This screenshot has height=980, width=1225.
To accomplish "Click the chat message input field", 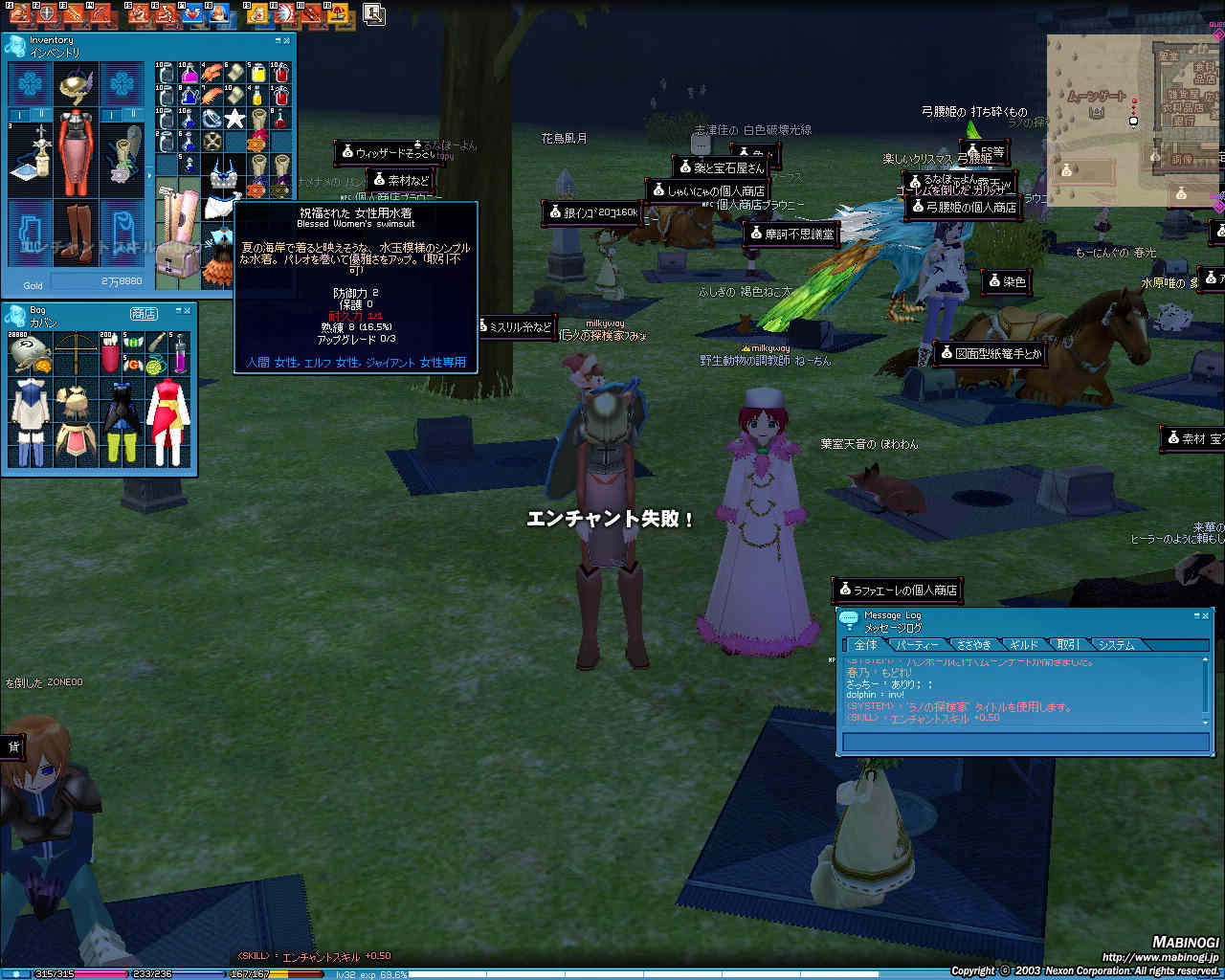I will pos(1024,742).
